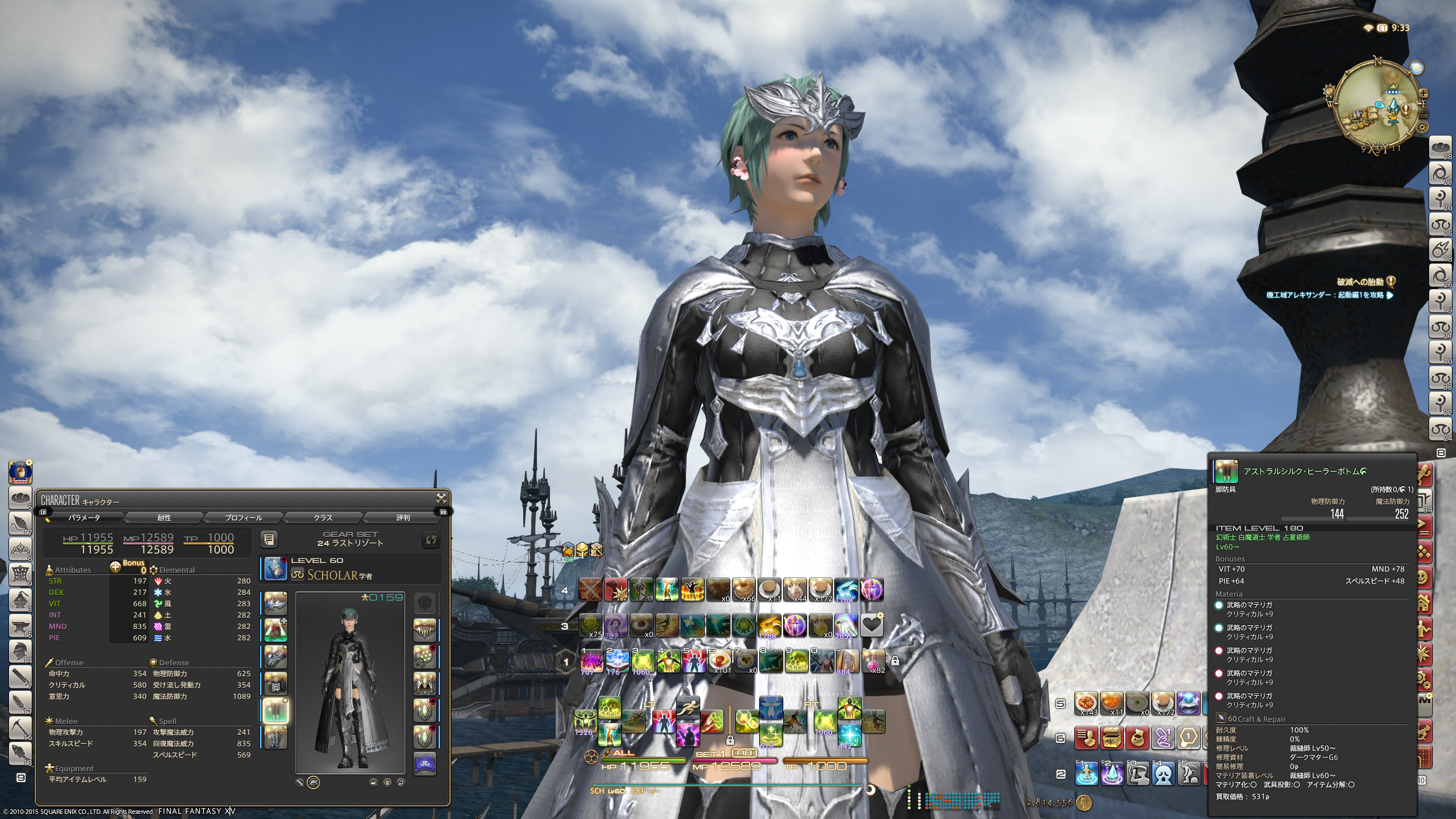This screenshot has width=1456, height=819.
Task: Open the minimap settings gear
Action: click(1422, 127)
